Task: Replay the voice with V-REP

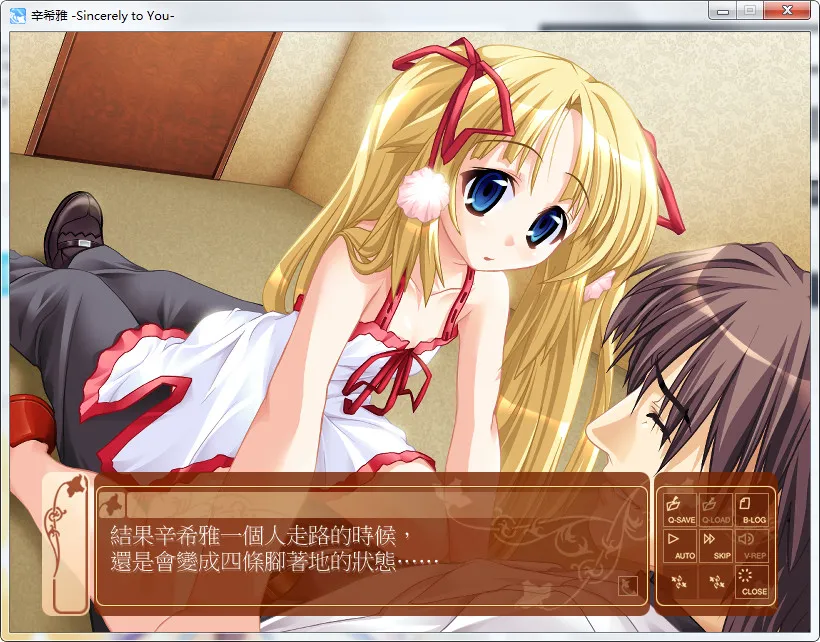Action: point(753,545)
